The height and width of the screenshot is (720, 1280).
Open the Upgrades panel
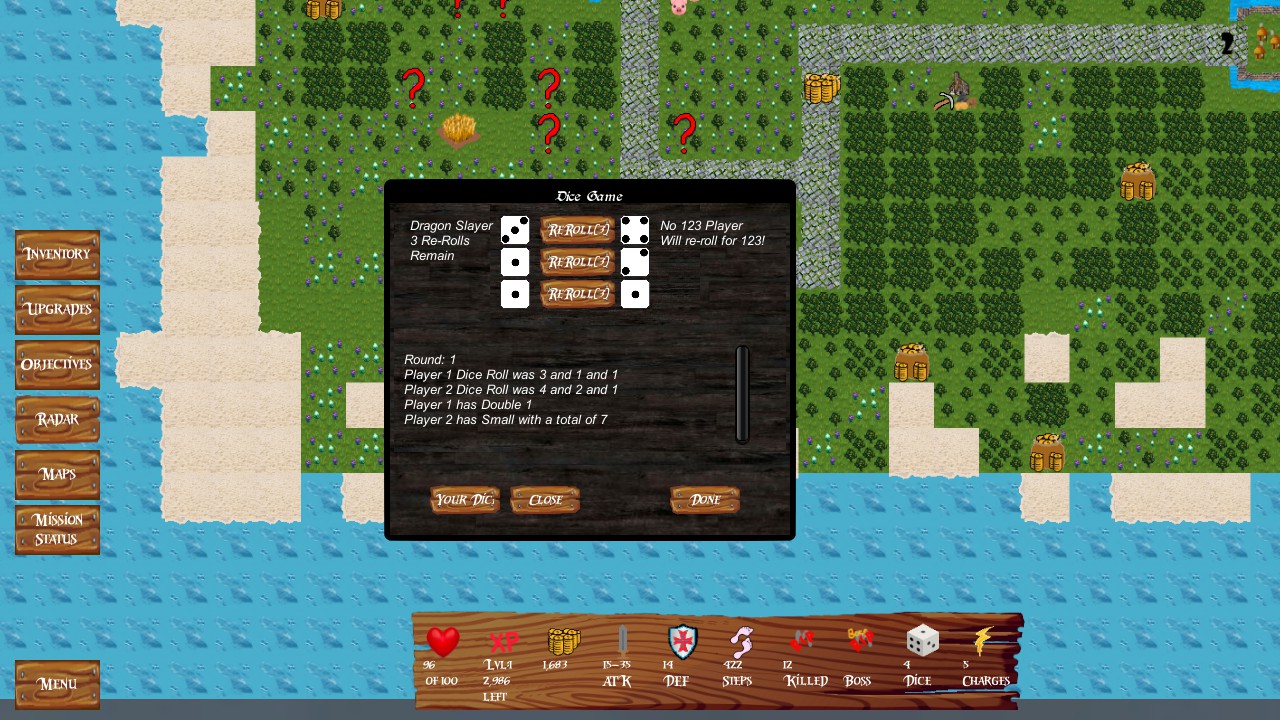(57, 309)
